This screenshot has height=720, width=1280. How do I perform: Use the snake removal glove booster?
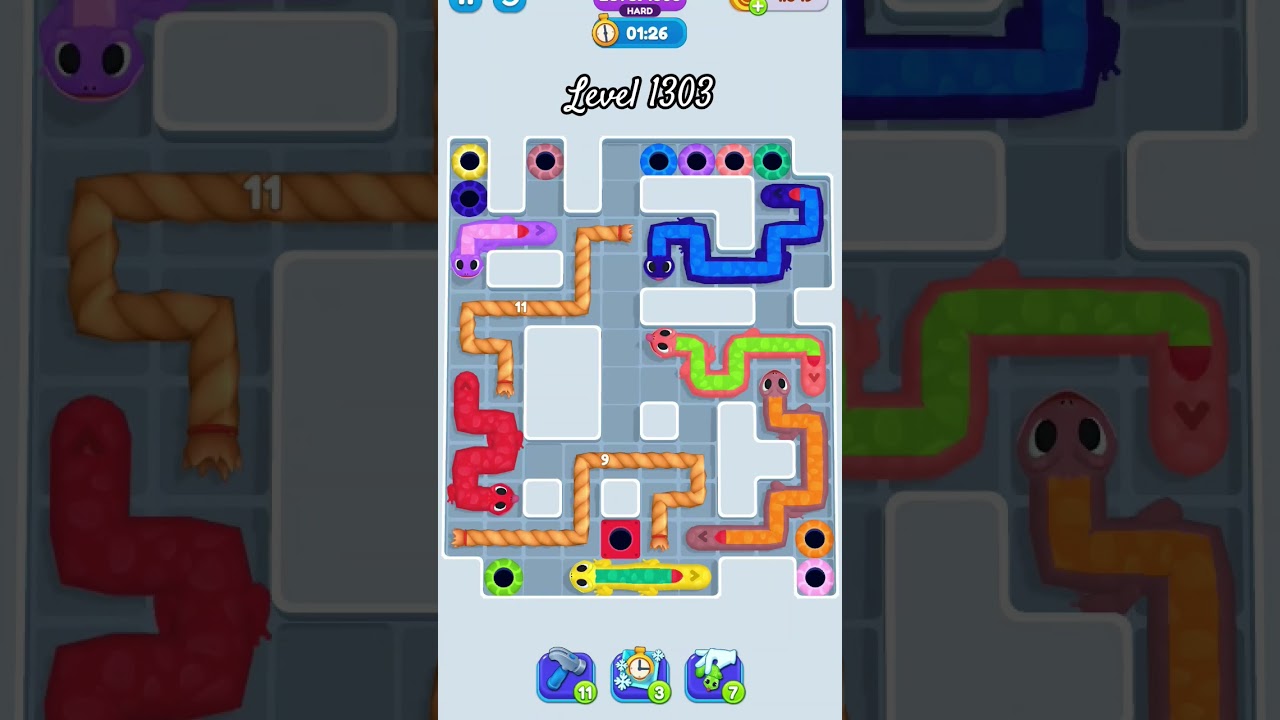coord(714,675)
